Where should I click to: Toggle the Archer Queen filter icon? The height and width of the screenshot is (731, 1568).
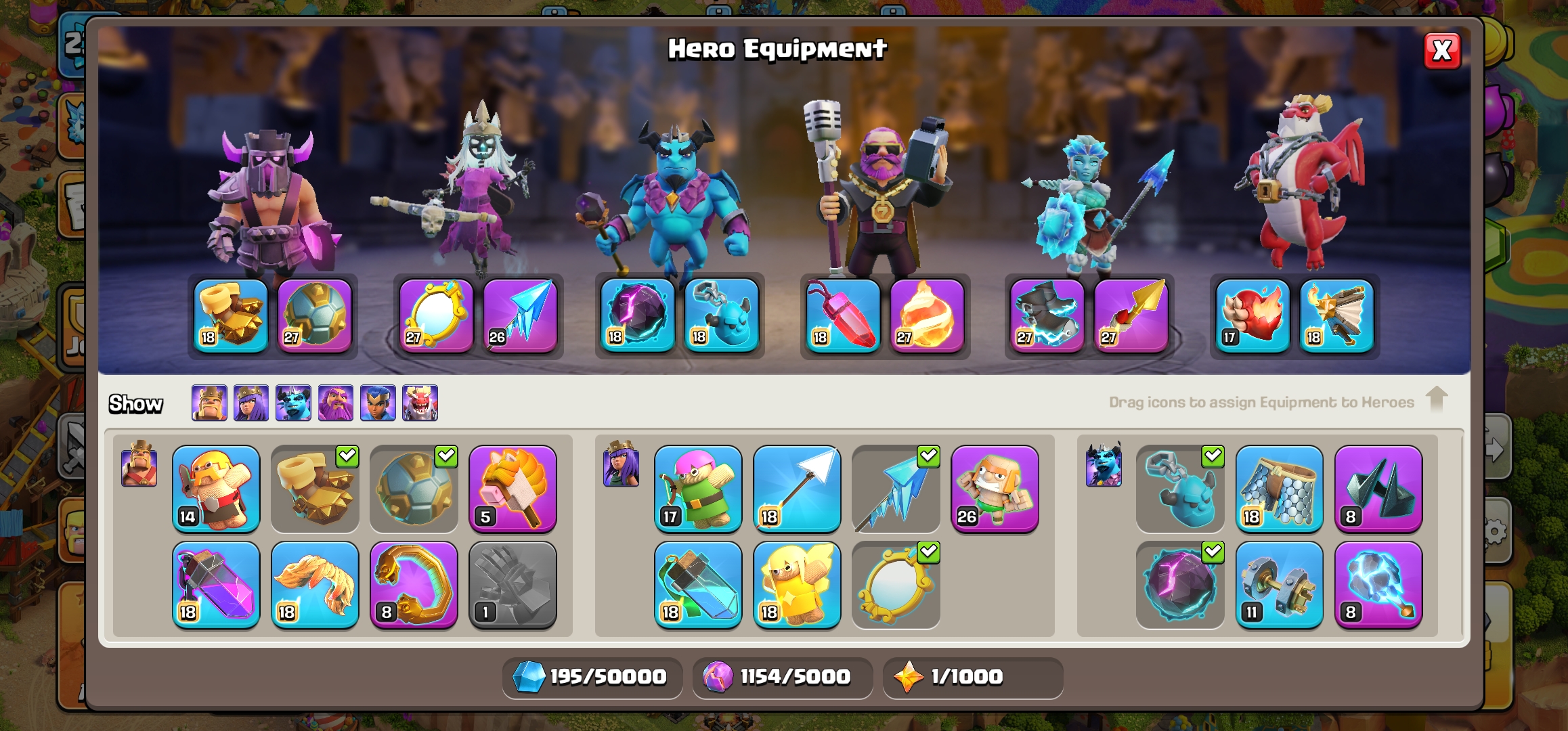click(251, 403)
